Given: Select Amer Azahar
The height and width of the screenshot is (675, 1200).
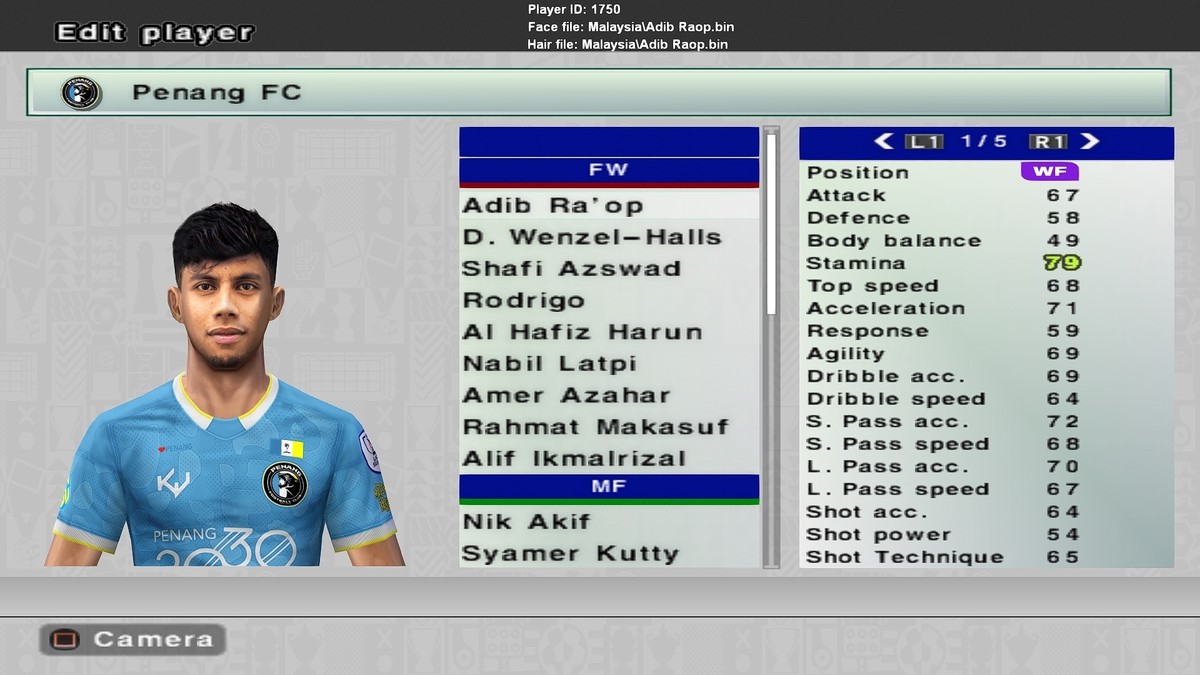Looking at the screenshot, I should [566, 396].
